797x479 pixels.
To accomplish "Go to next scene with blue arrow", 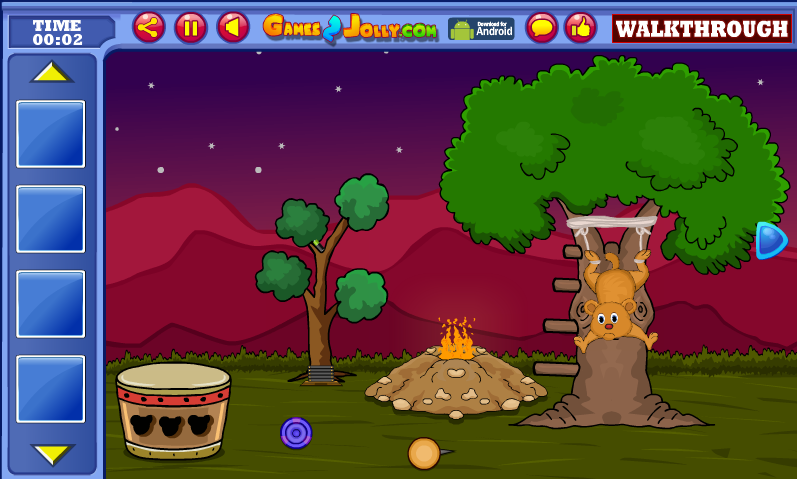I will pos(770,240).
